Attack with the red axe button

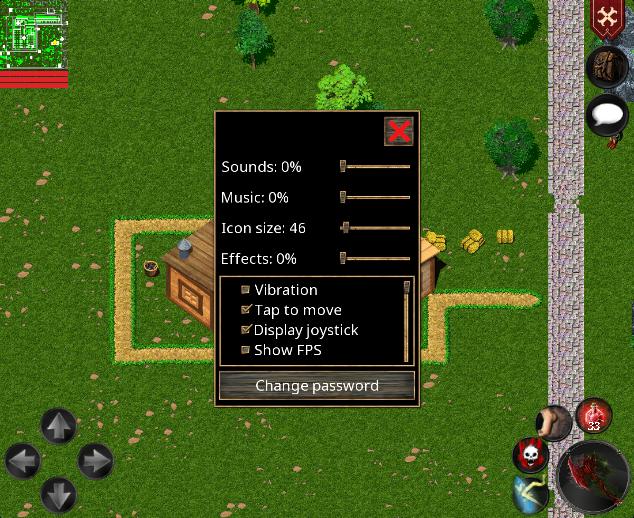pyautogui.click(x=593, y=477)
